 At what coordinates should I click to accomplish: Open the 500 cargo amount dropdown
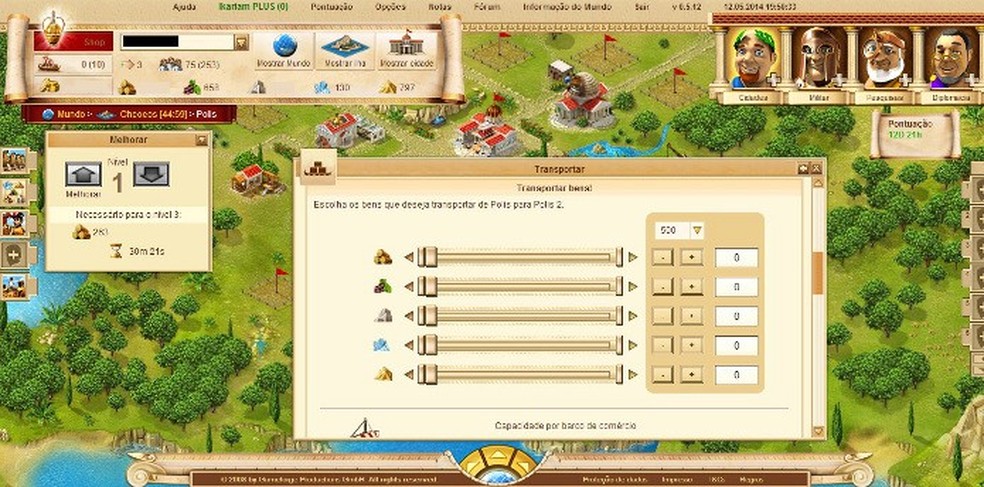tap(697, 231)
